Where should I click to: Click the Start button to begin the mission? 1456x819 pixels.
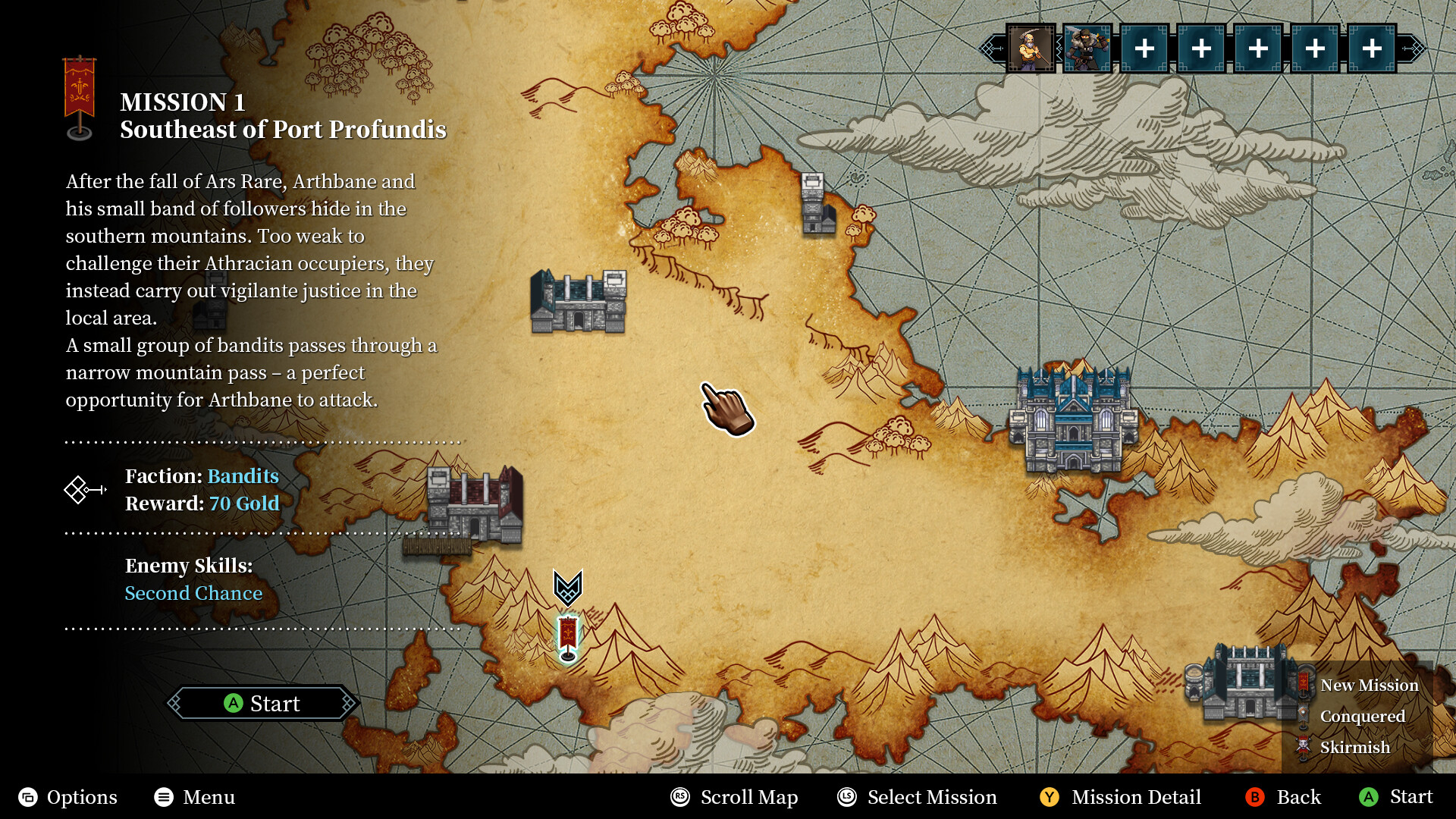(262, 704)
